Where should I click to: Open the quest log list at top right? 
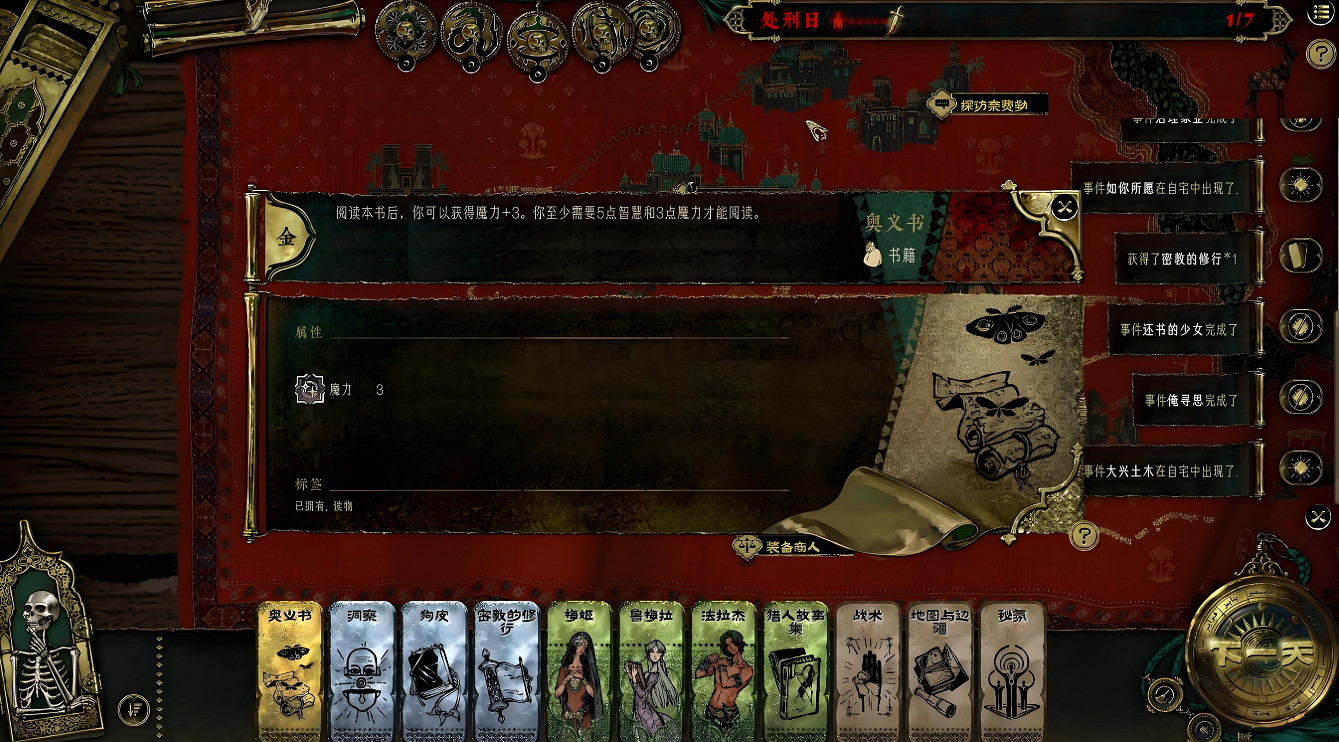[1322, 13]
